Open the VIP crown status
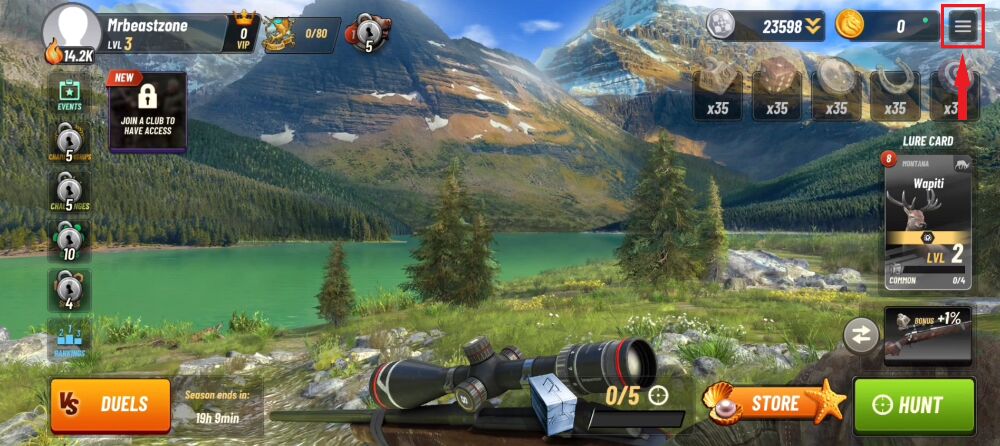1000x446 pixels. (x=243, y=32)
